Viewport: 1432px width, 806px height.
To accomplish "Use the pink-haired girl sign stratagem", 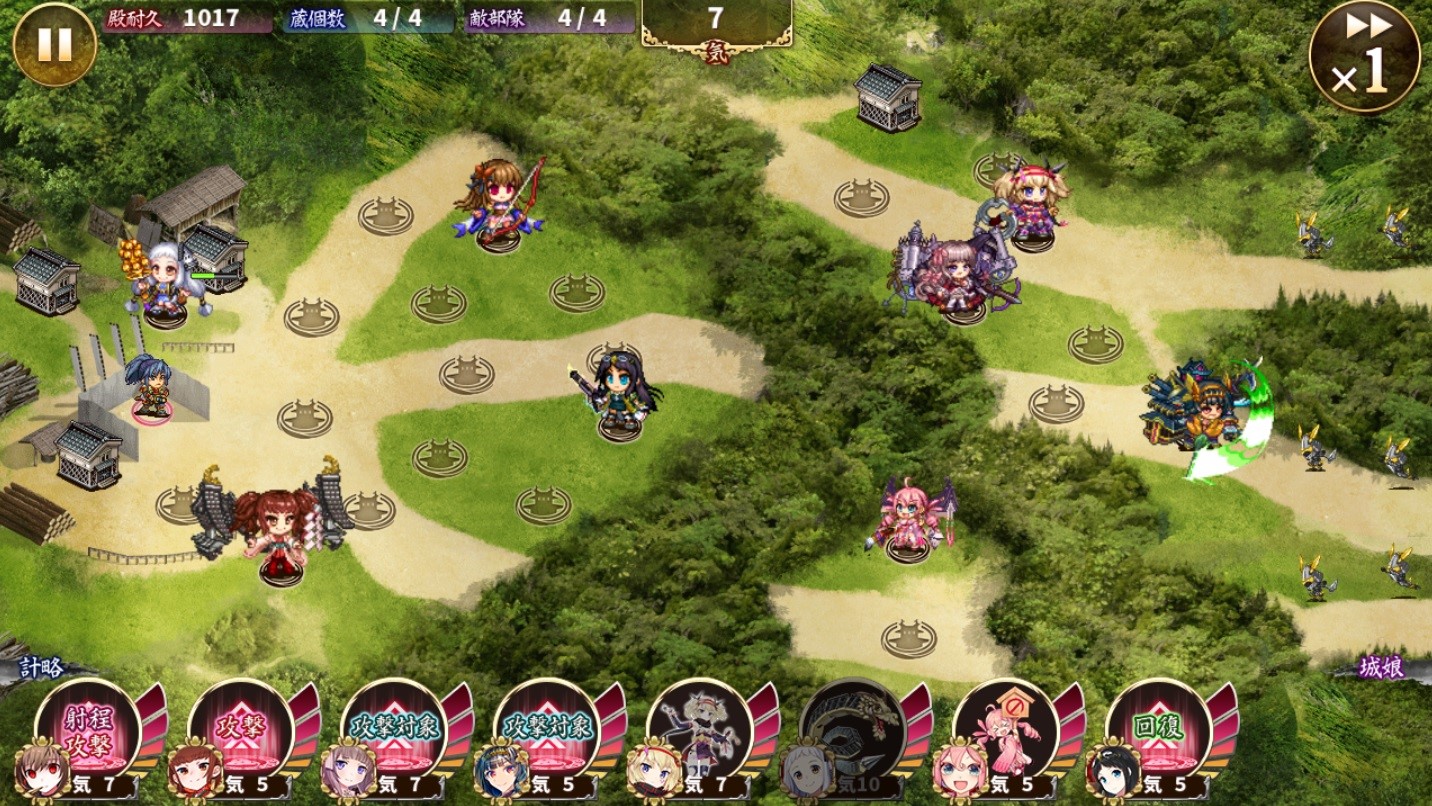I will [1005, 728].
